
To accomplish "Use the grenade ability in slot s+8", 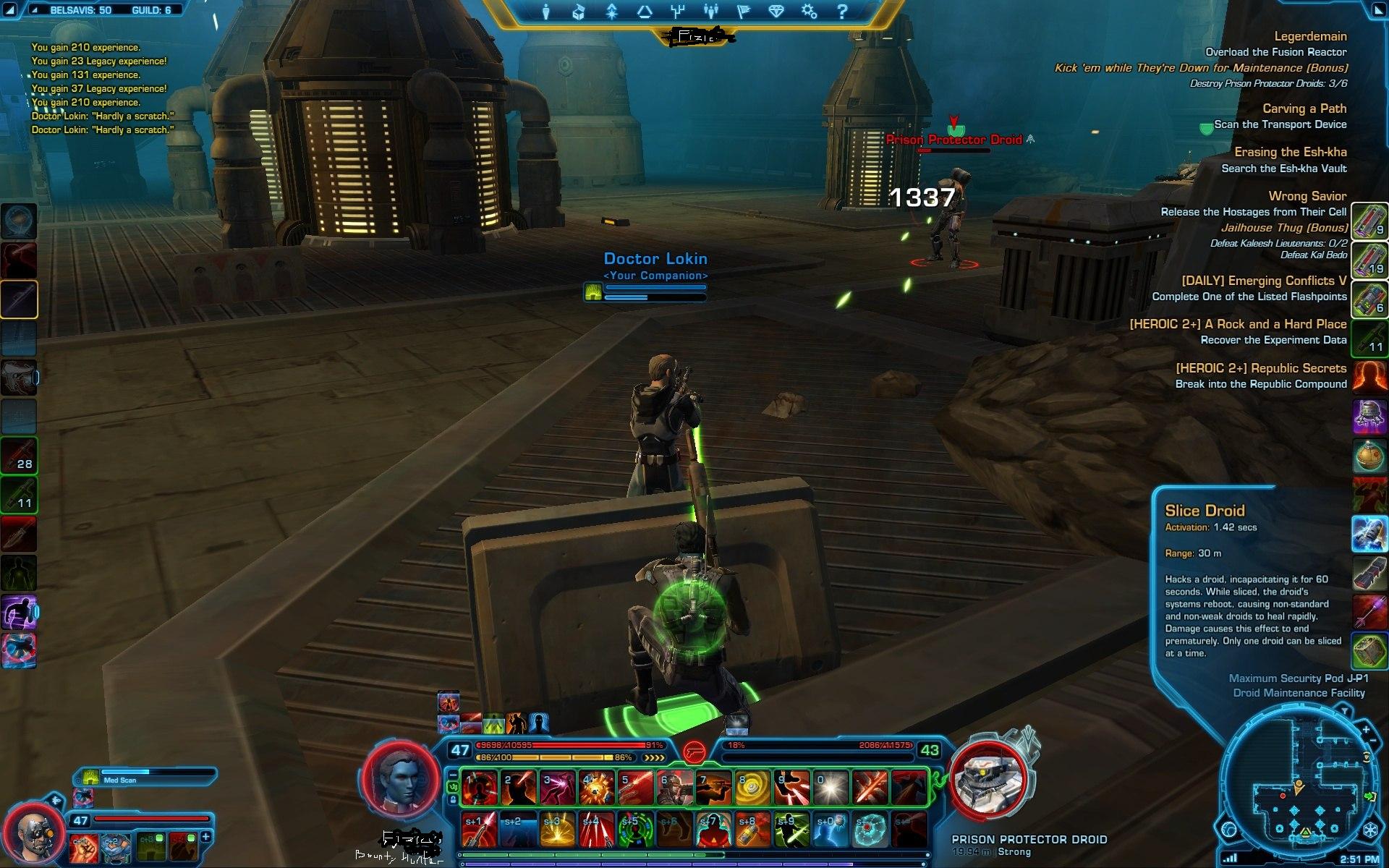I will pos(753,830).
